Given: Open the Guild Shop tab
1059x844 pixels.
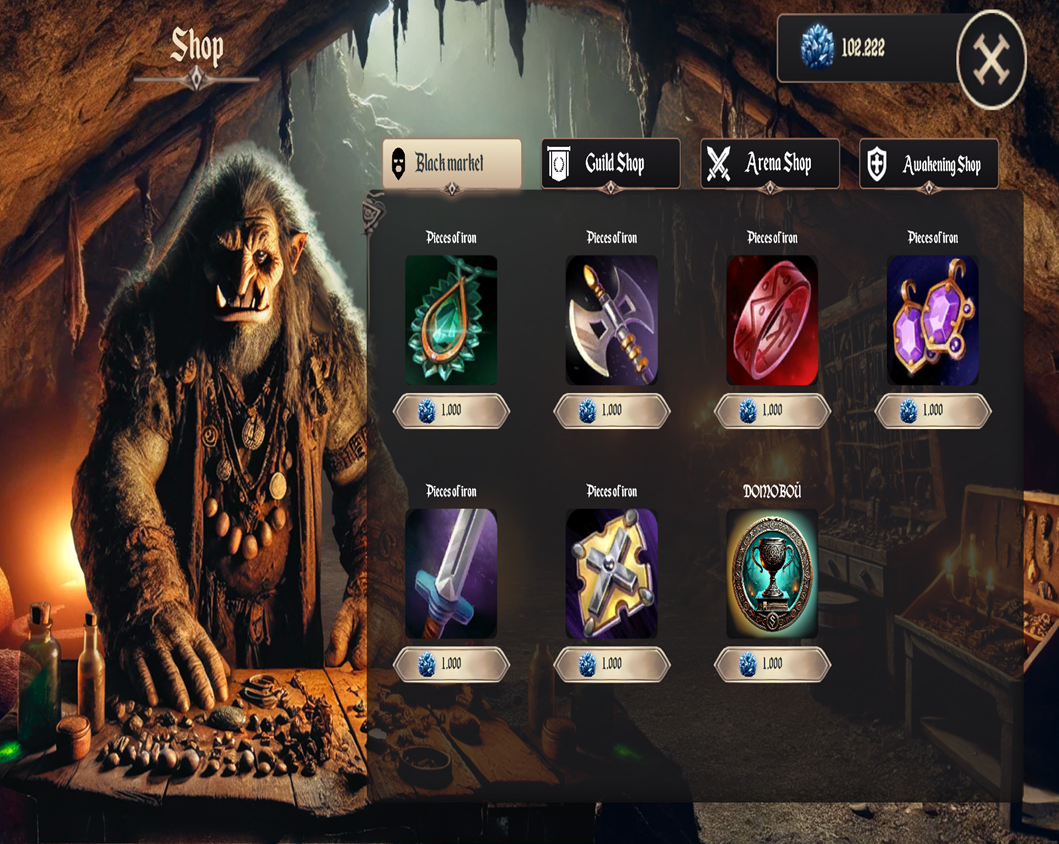Looking at the screenshot, I should click(611, 163).
